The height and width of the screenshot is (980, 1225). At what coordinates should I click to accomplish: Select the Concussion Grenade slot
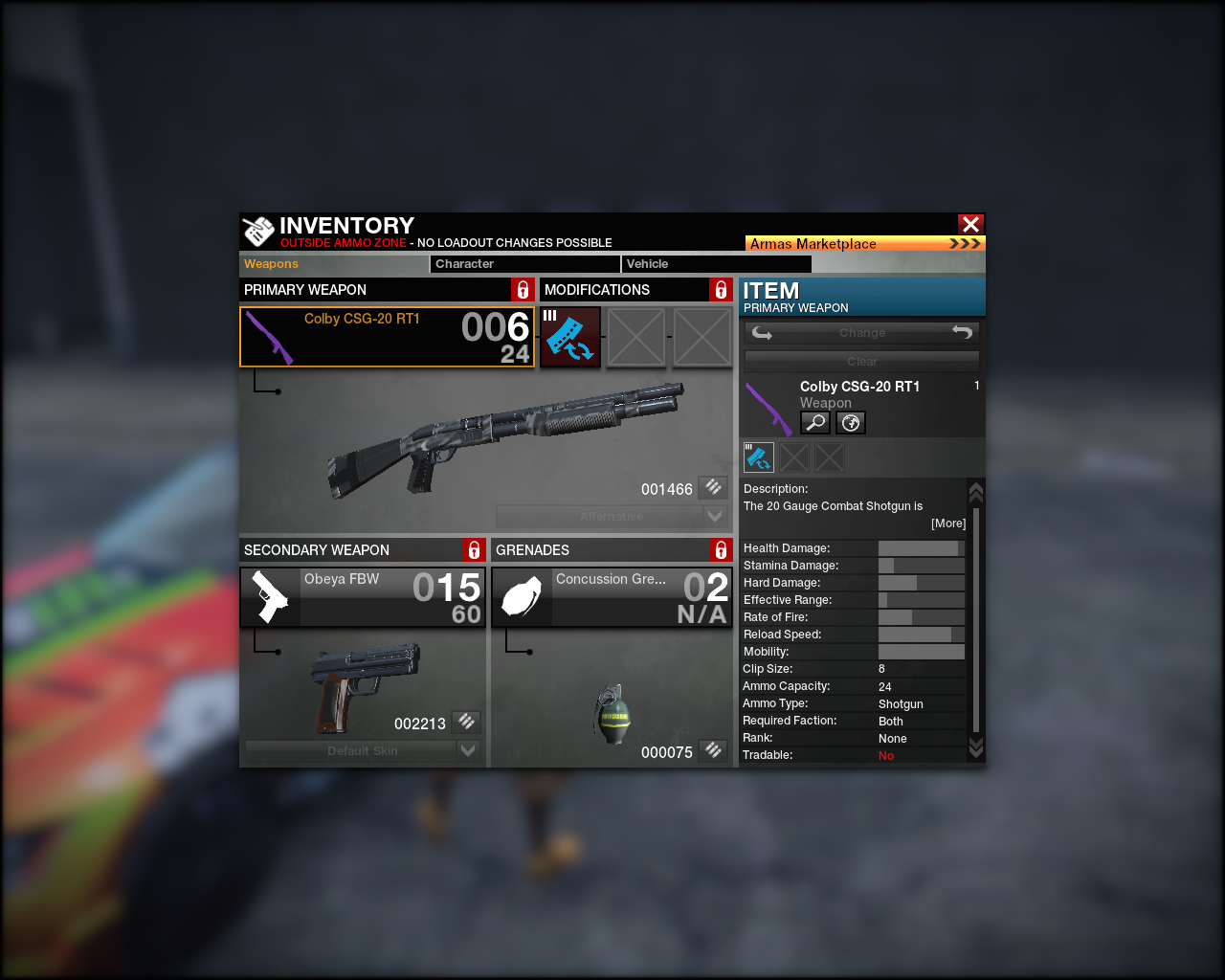click(612, 597)
